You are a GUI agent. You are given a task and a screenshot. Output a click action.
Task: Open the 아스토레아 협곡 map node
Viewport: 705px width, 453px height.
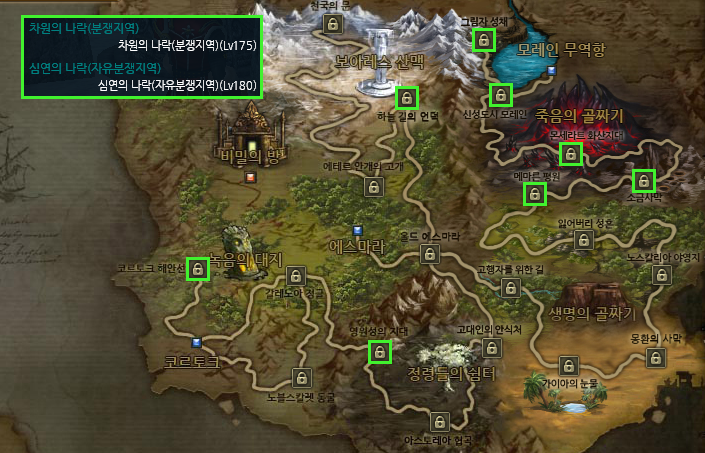(x=438, y=421)
